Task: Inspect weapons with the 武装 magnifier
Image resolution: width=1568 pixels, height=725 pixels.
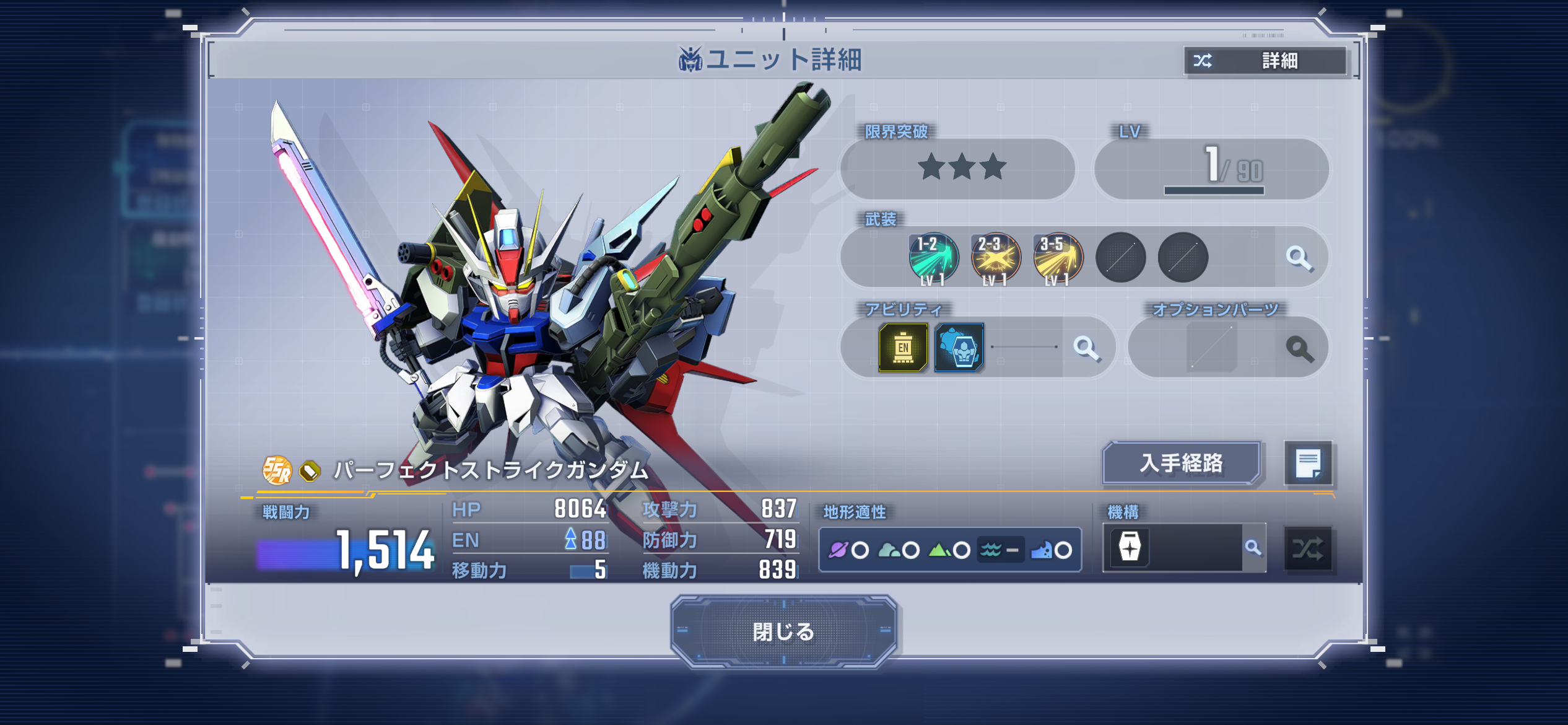Action: [1299, 258]
